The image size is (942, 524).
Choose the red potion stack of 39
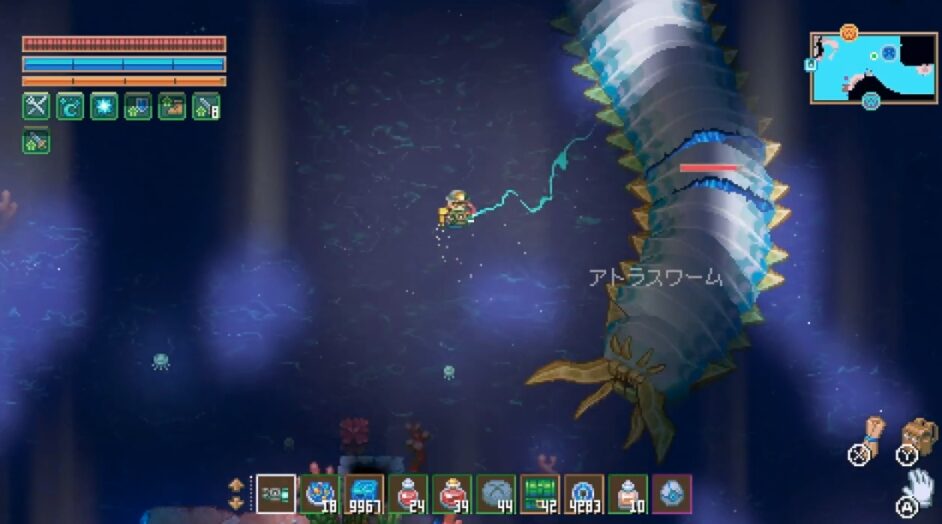452,493
